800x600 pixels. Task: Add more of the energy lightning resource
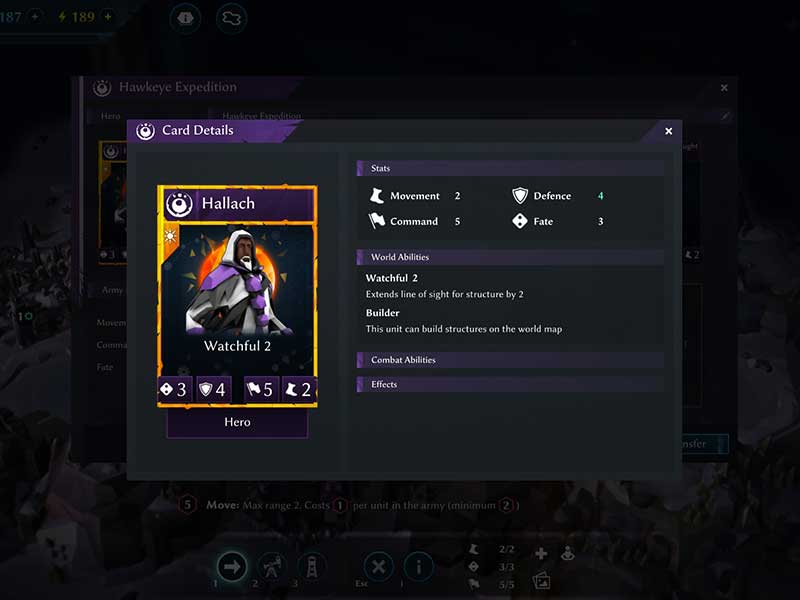[x=107, y=17]
